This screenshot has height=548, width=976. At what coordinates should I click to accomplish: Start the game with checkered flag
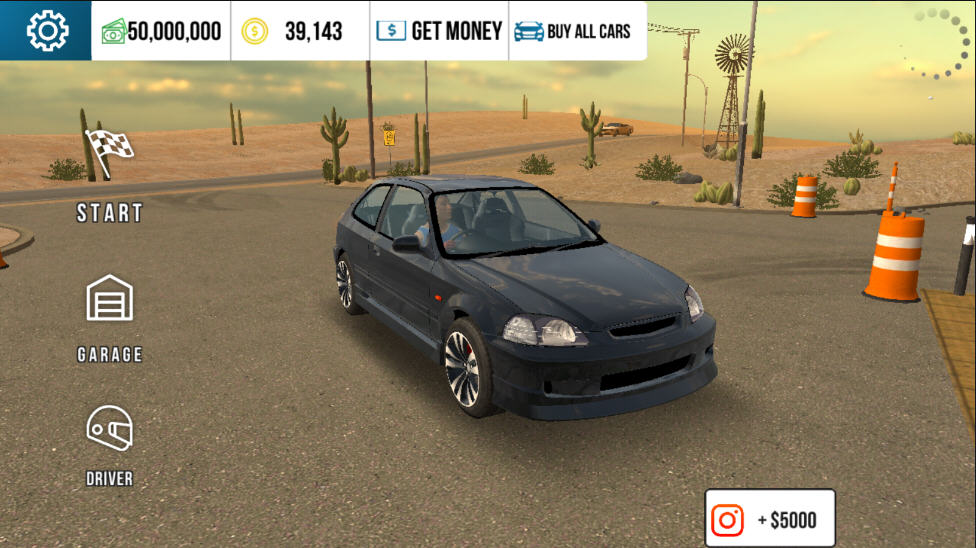[x=110, y=176]
